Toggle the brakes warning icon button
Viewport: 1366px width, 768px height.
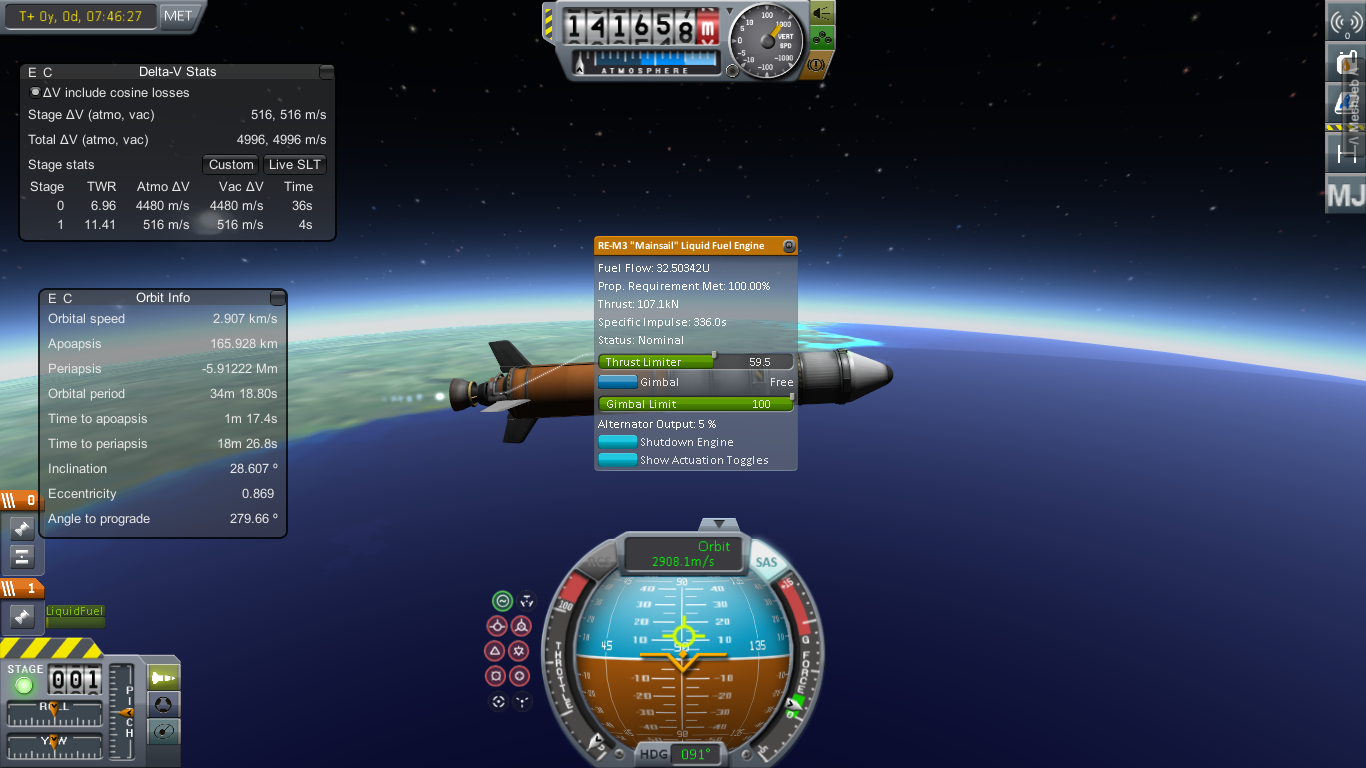(x=816, y=65)
